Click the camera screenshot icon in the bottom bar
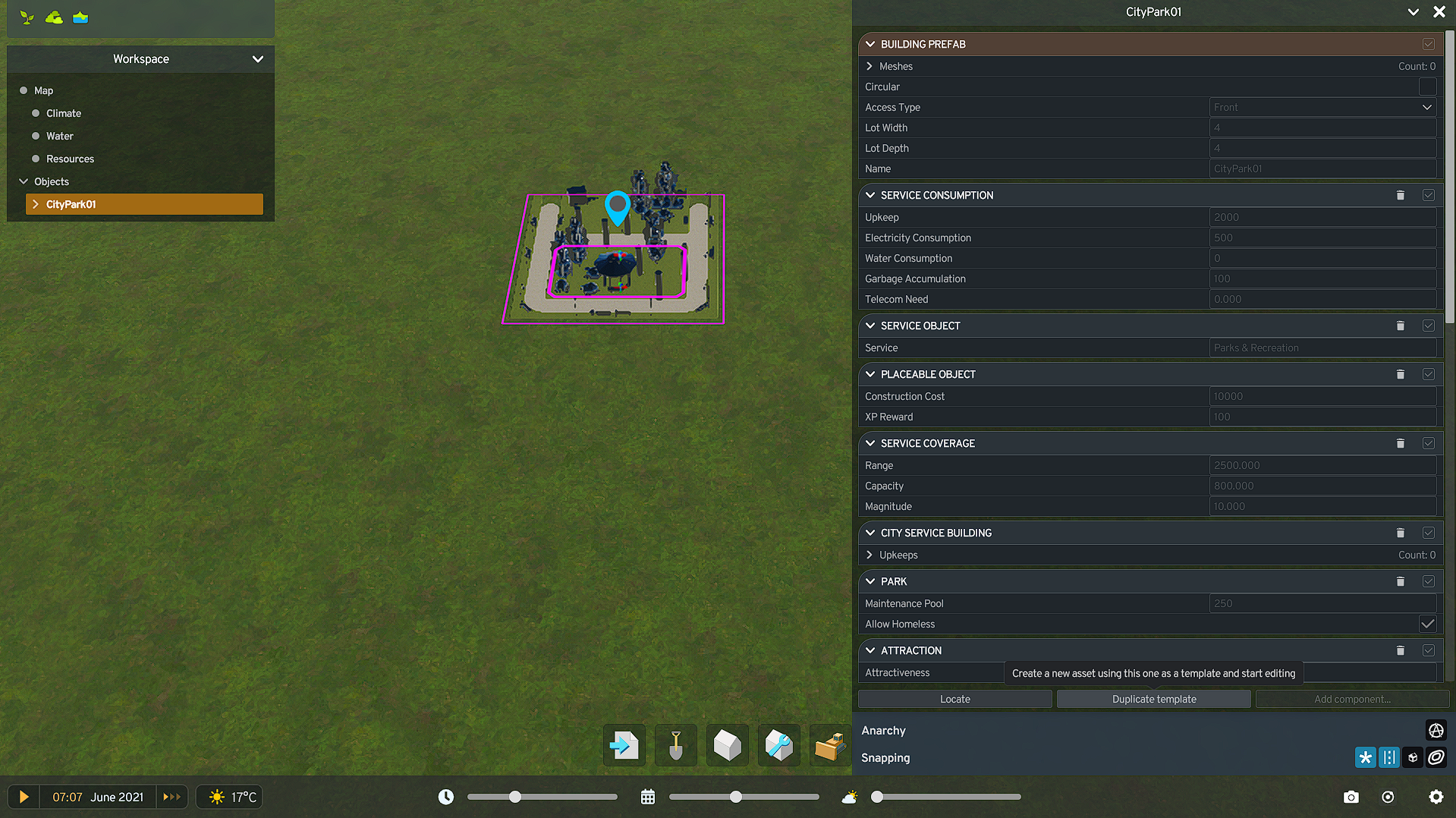1456x818 pixels. [x=1351, y=797]
